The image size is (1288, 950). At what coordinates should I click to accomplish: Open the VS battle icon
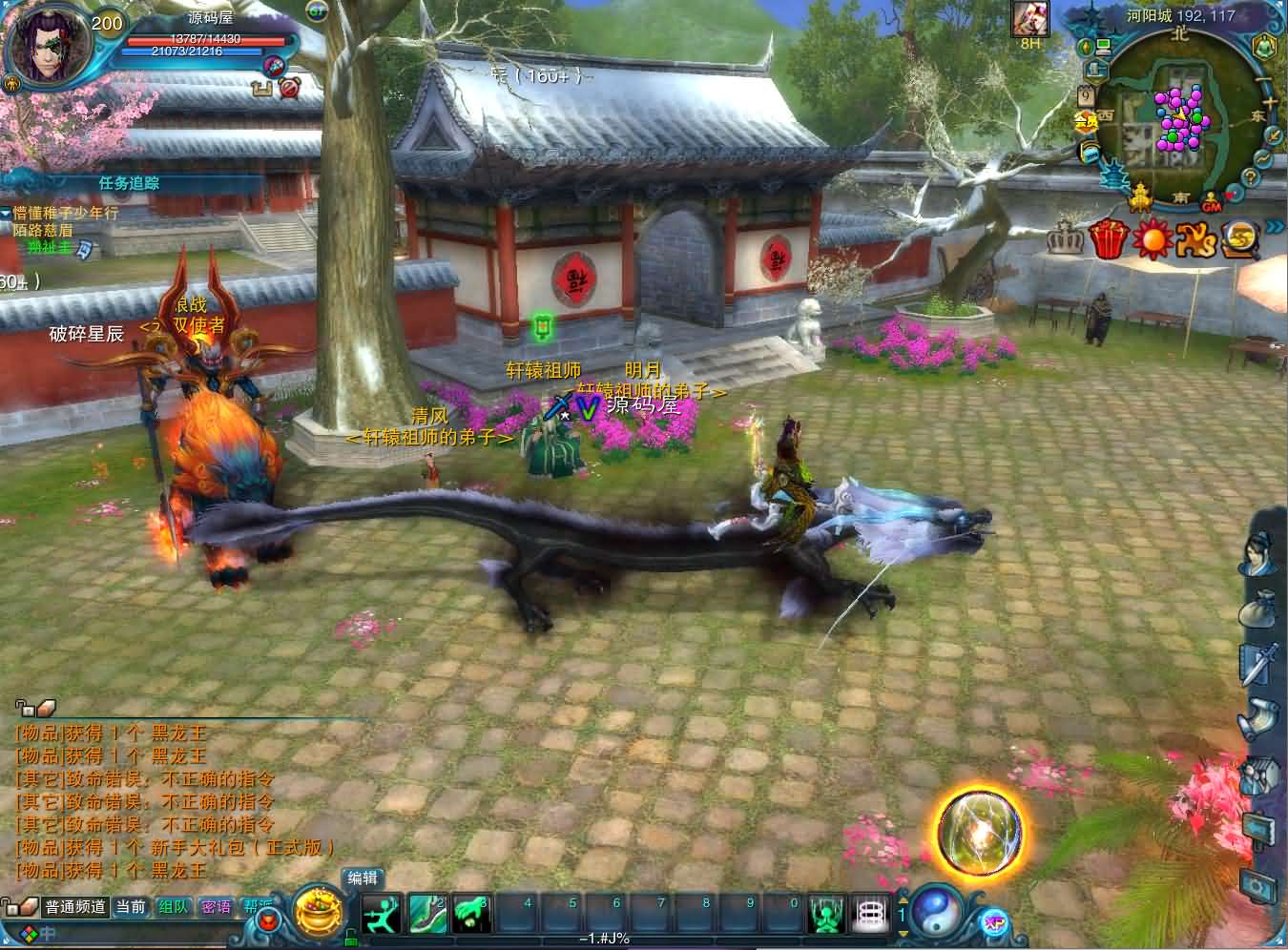pos(1196,239)
